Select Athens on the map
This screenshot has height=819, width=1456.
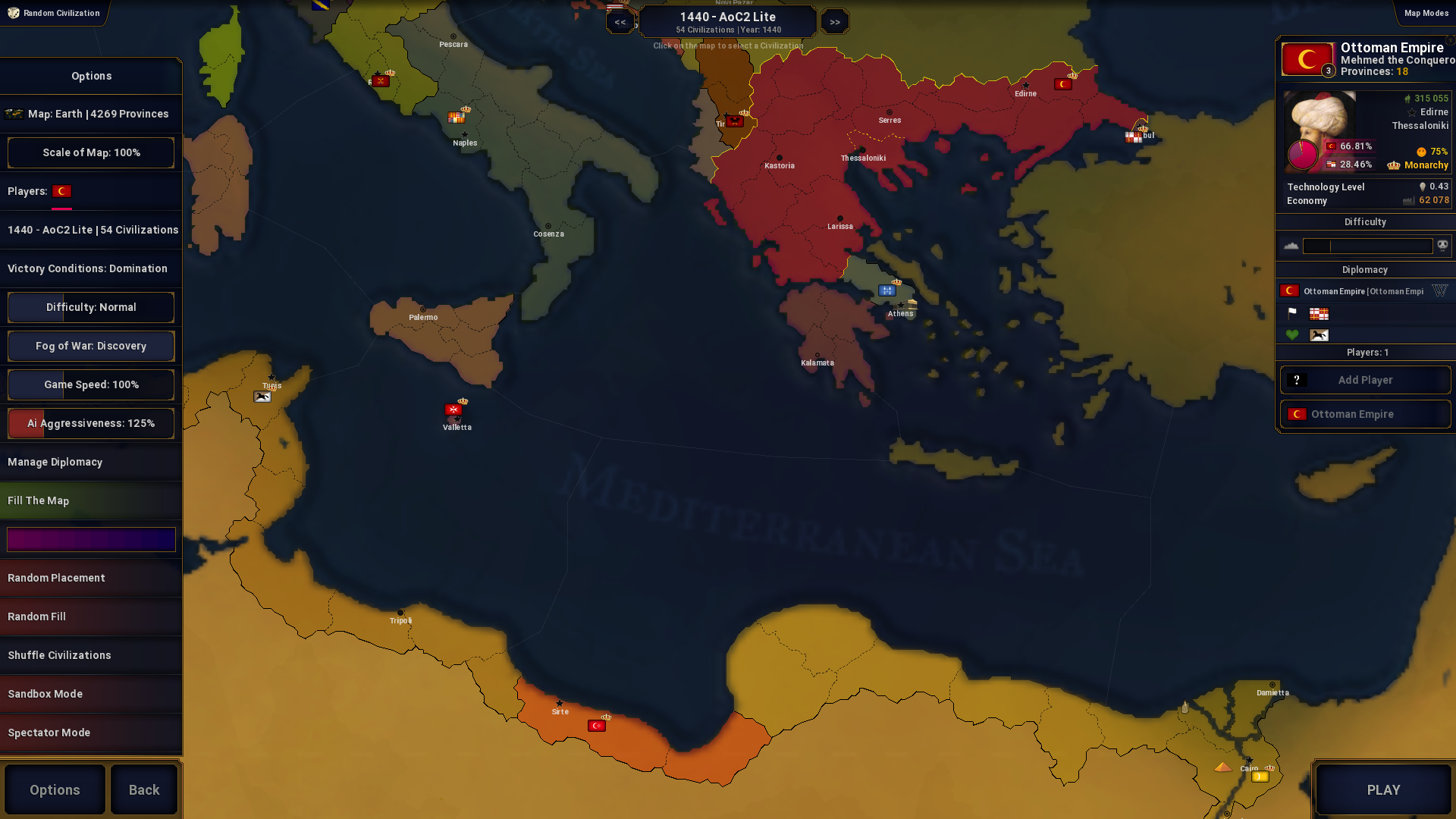coord(899,306)
